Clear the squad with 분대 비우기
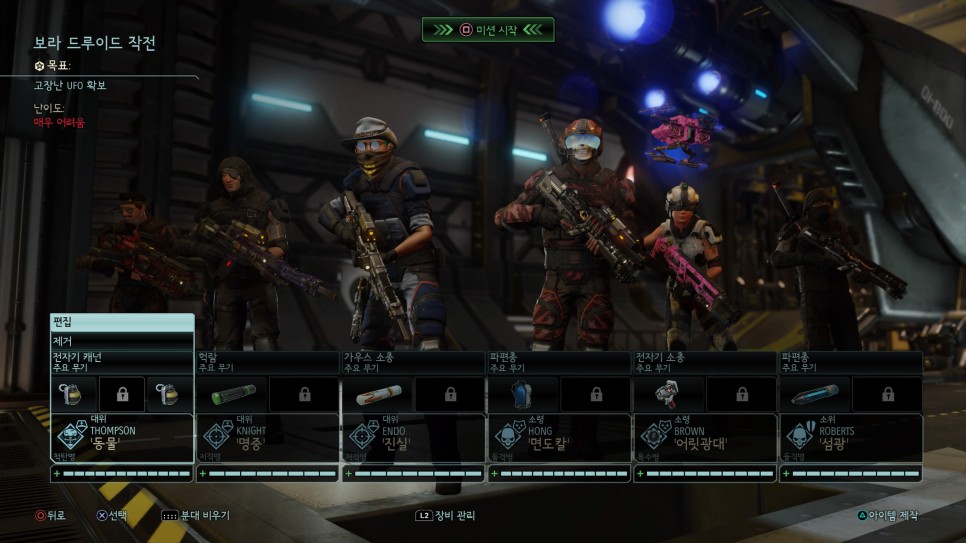Image resolution: width=966 pixels, height=543 pixels. 196,516
